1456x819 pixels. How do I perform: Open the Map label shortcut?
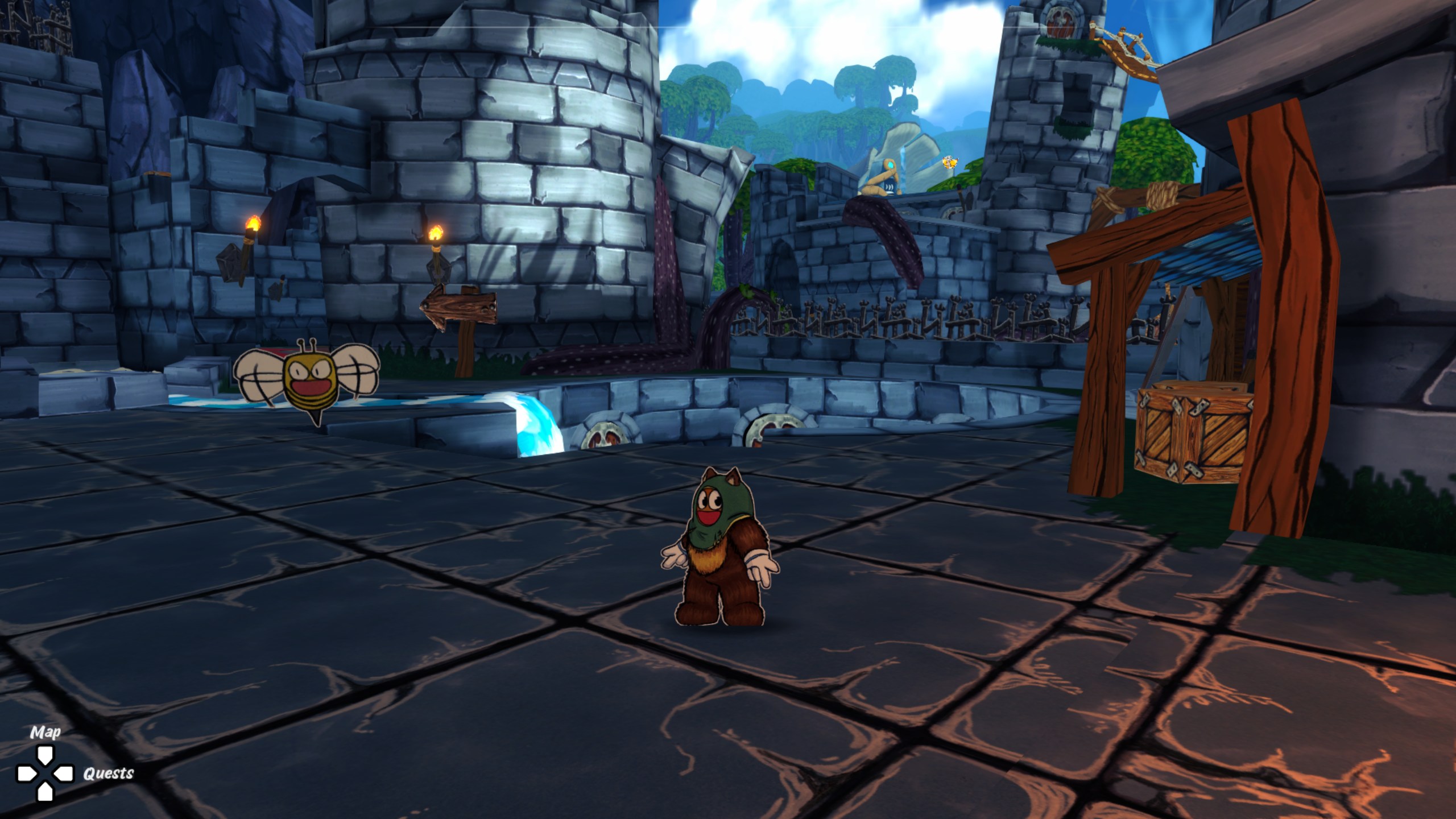(x=45, y=733)
